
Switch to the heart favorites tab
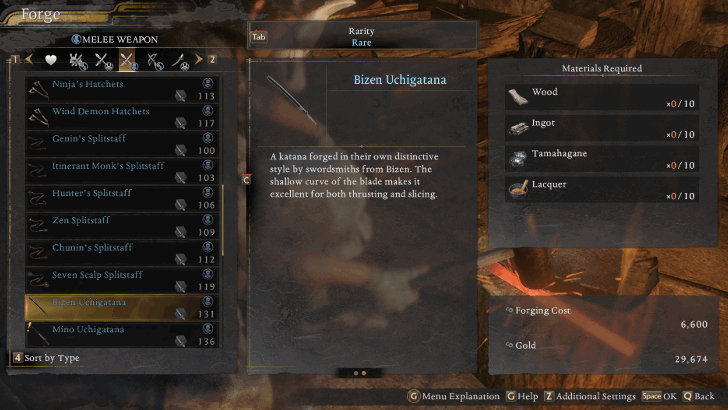50,60
